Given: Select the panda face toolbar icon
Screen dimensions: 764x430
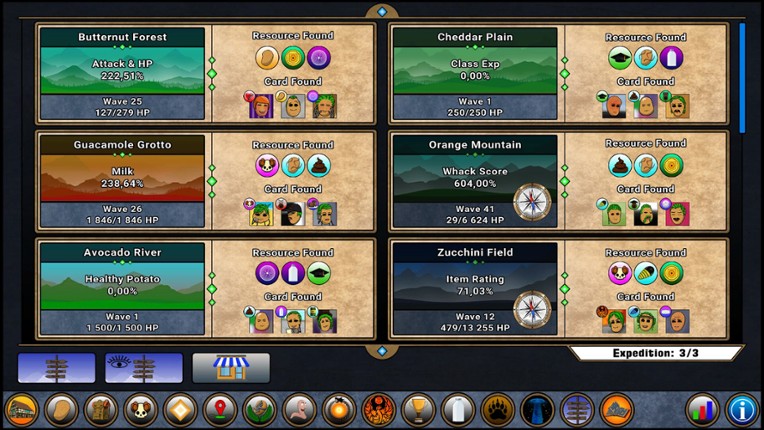Looking at the screenshot, I should tap(139, 409).
